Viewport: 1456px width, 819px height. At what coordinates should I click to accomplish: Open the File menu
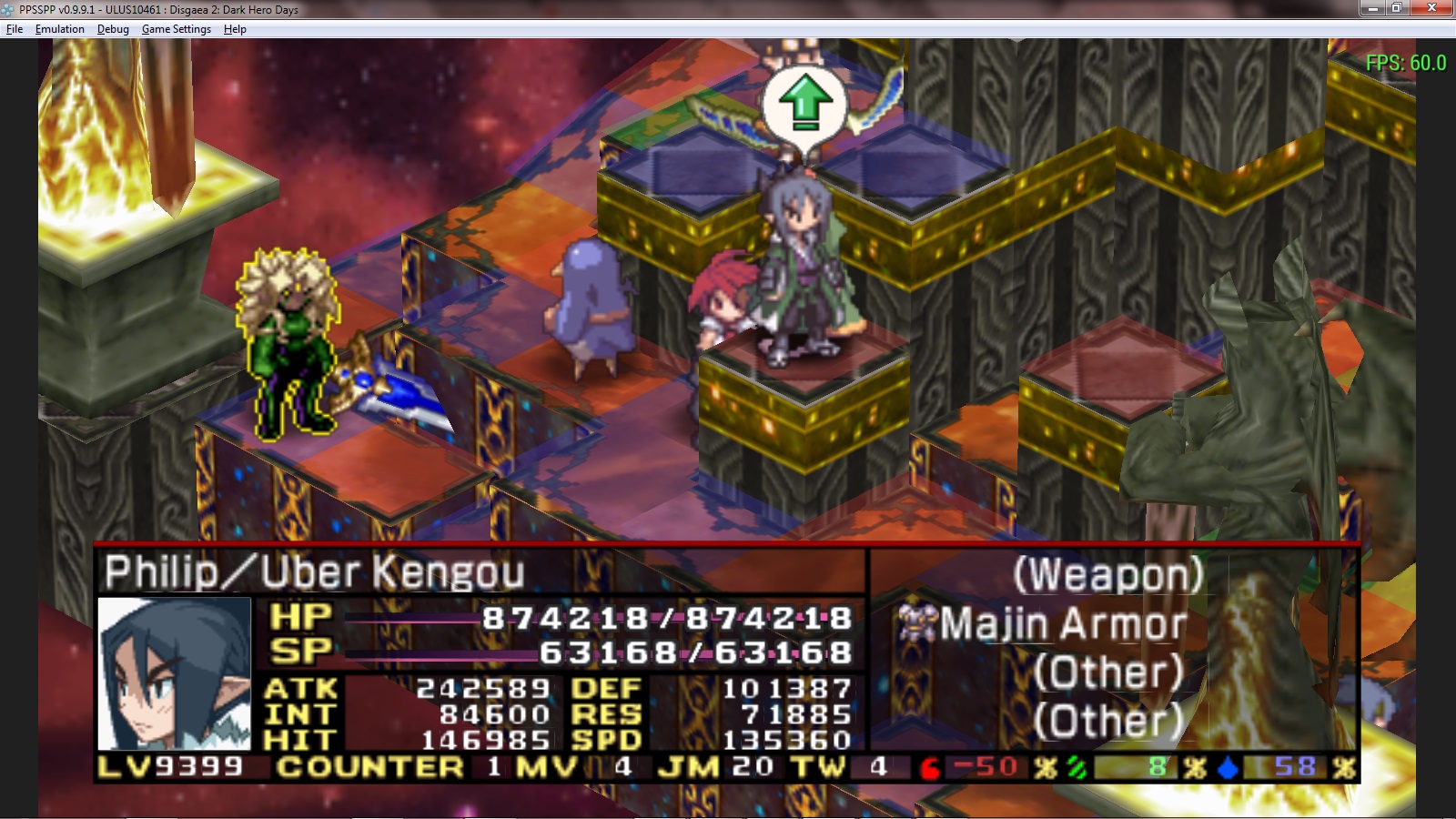(x=15, y=29)
